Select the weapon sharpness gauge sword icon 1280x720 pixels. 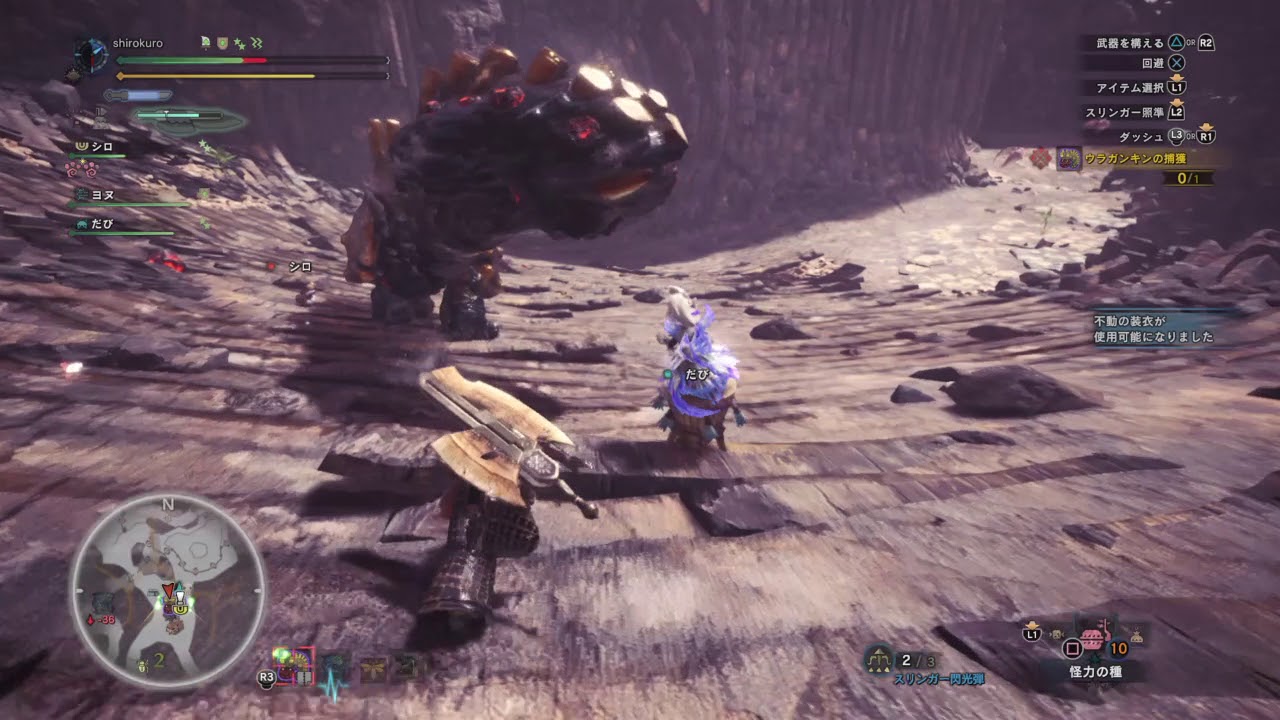click(x=138, y=94)
